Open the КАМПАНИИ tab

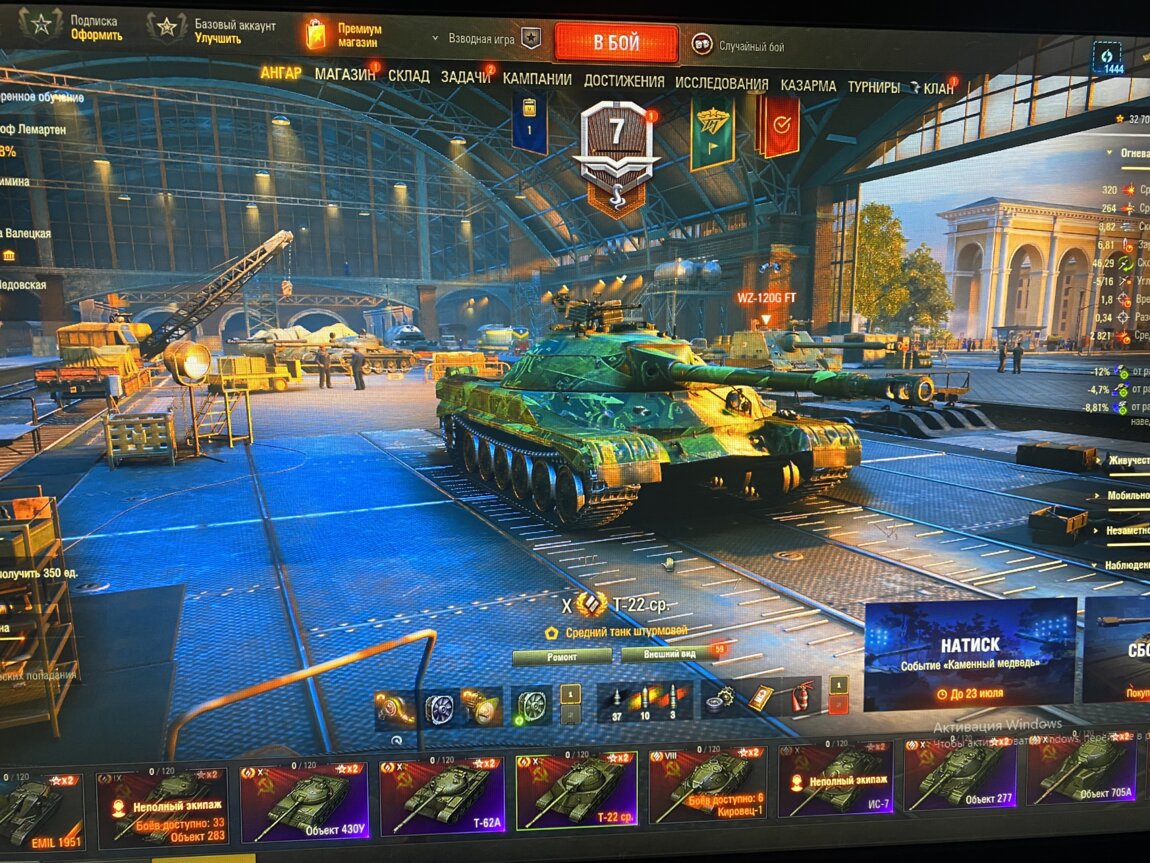click(537, 79)
